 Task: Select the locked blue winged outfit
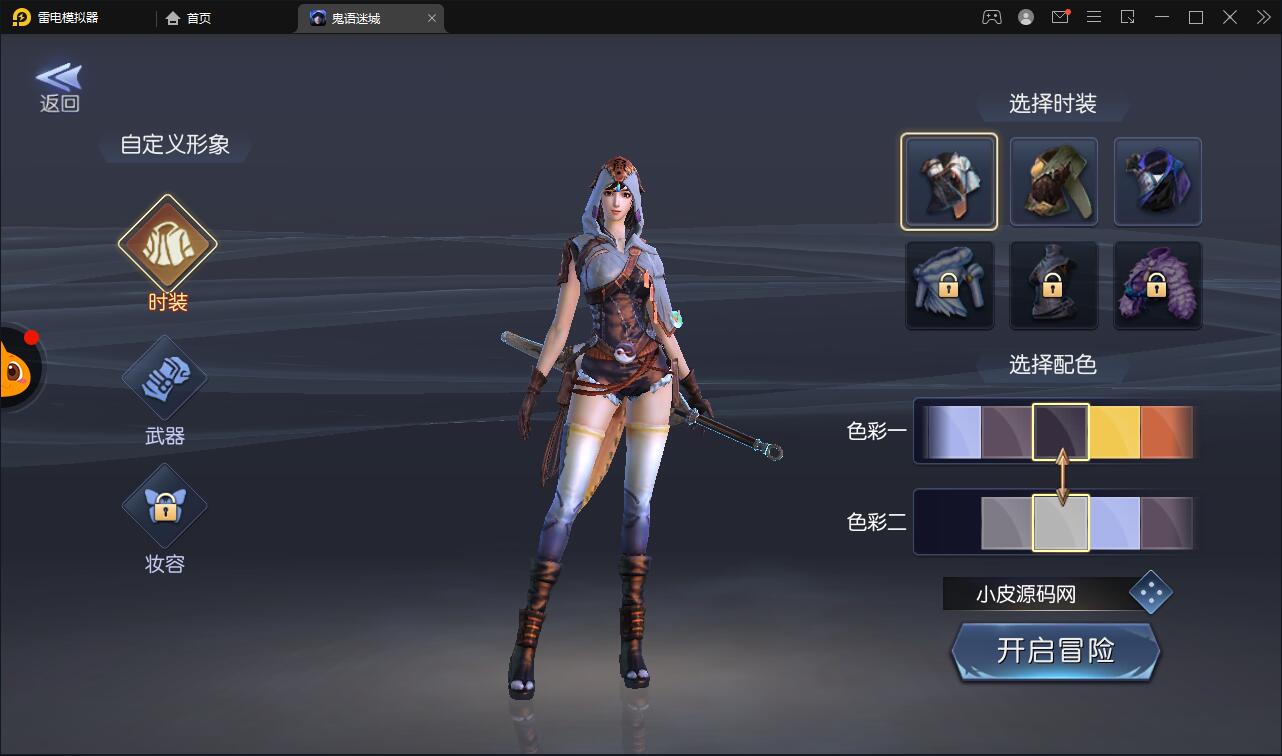[949, 286]
